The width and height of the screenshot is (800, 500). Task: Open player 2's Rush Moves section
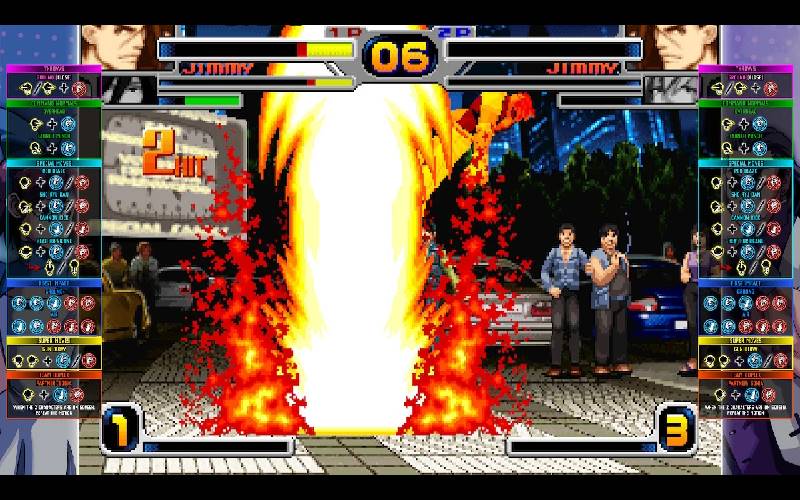(746, 283)
